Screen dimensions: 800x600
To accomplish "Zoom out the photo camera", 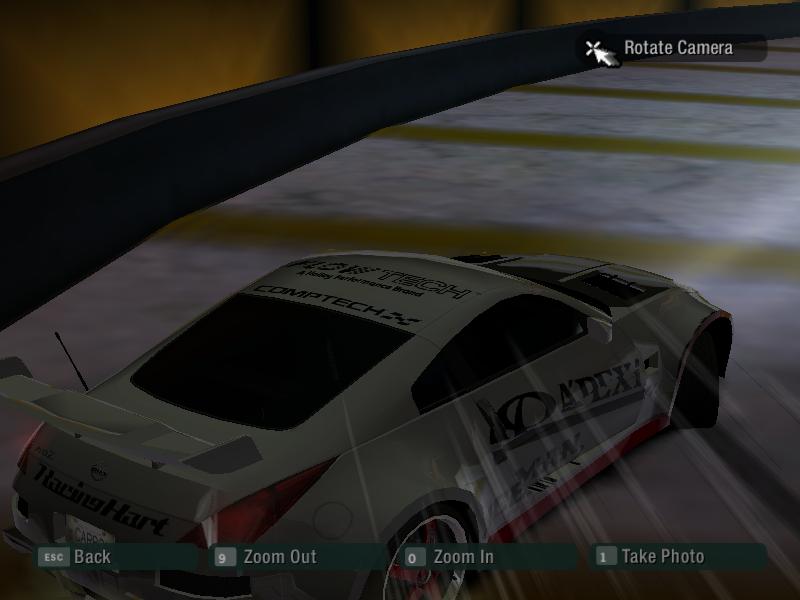I will pyautogui.click(x=278, y=557).
